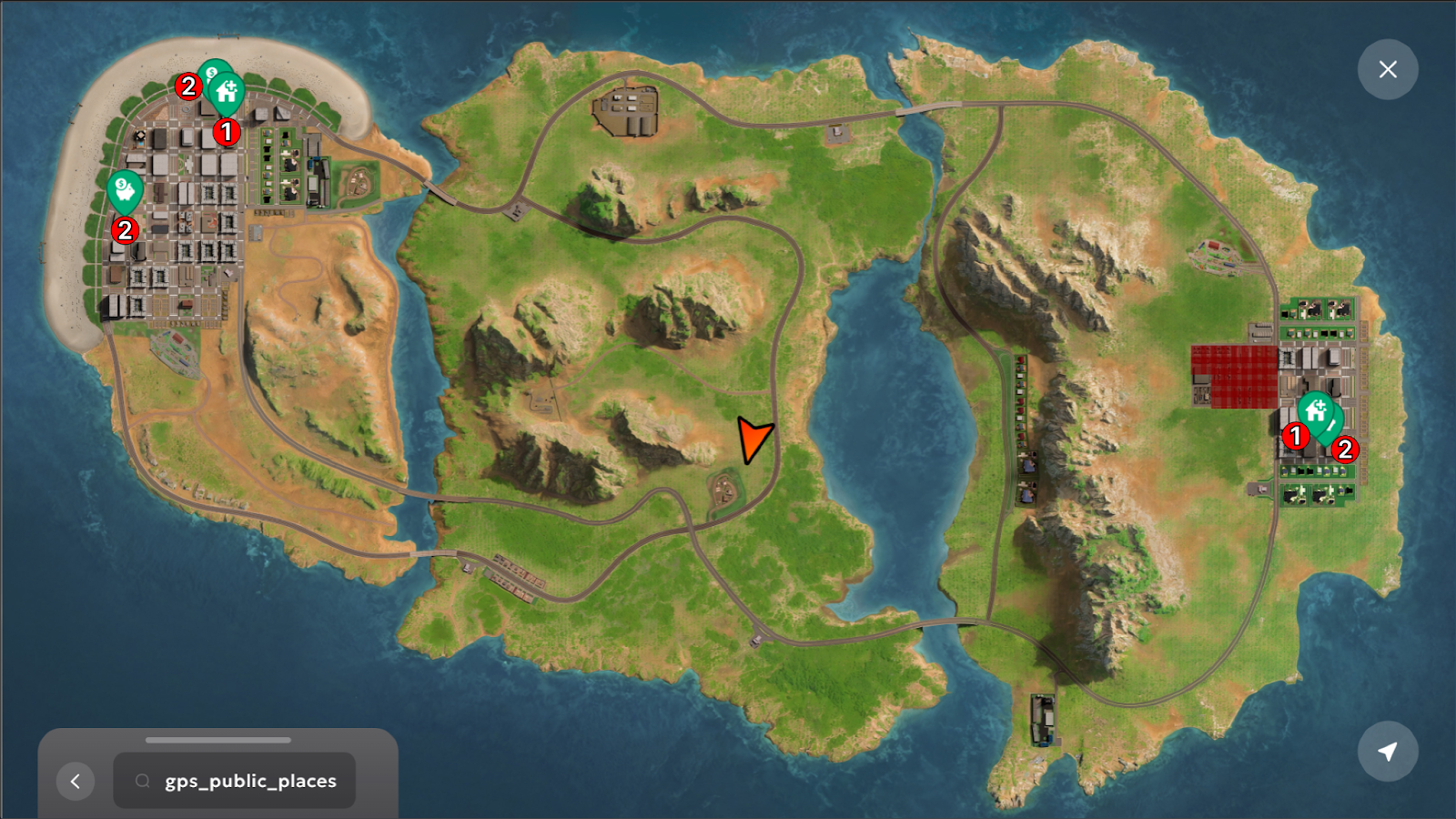The height and width of the screenshot is (819, 1456).
Task: Recenter map using the navigation arrow button
Action: point(1388,752)
